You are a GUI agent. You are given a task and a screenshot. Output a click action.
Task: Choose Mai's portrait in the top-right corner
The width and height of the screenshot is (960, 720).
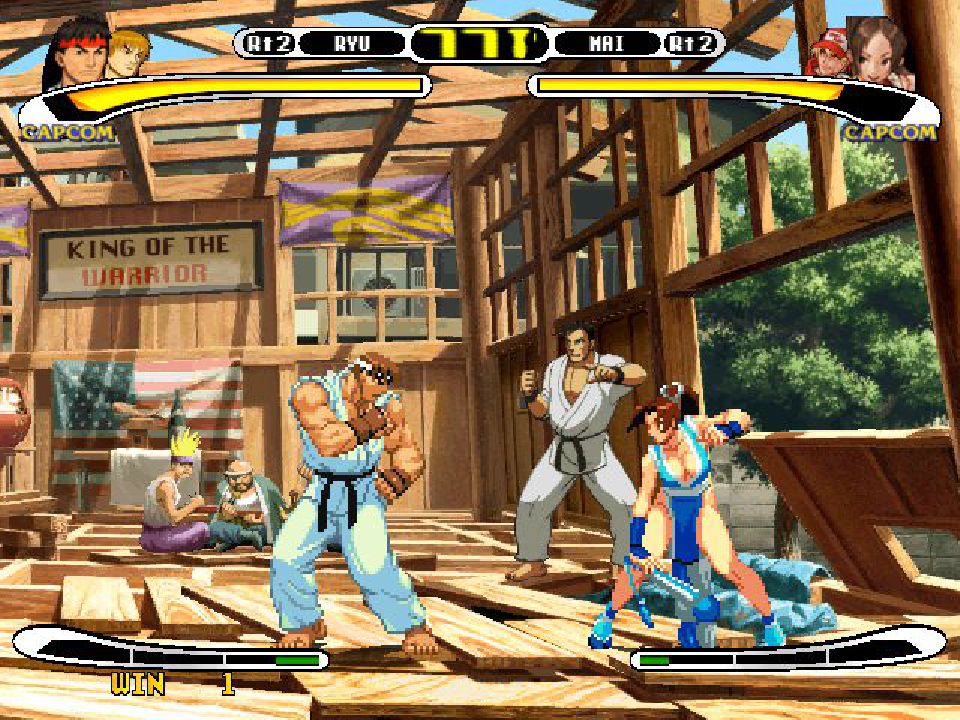click(882, 52)
